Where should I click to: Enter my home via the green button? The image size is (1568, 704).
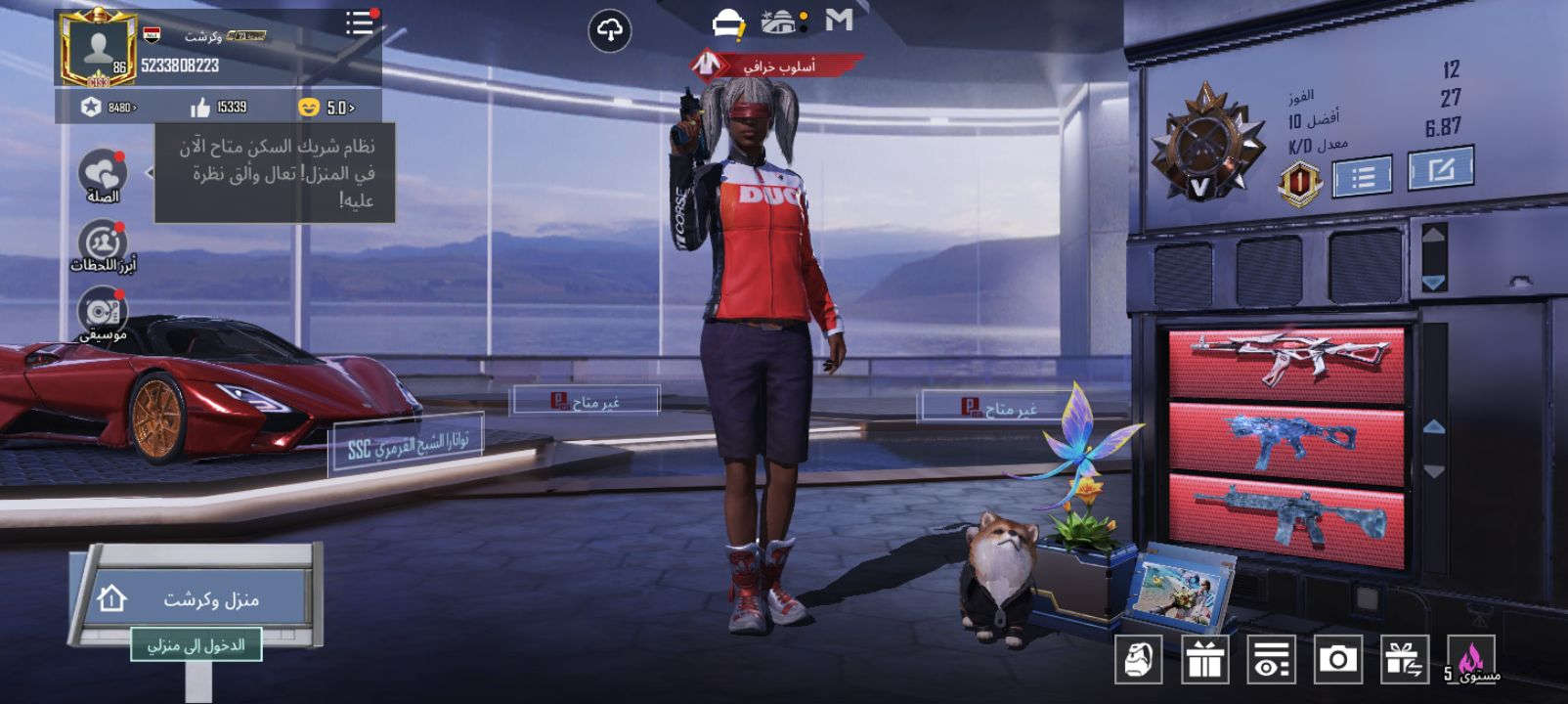pyautogui.click(x=196, y=645)
